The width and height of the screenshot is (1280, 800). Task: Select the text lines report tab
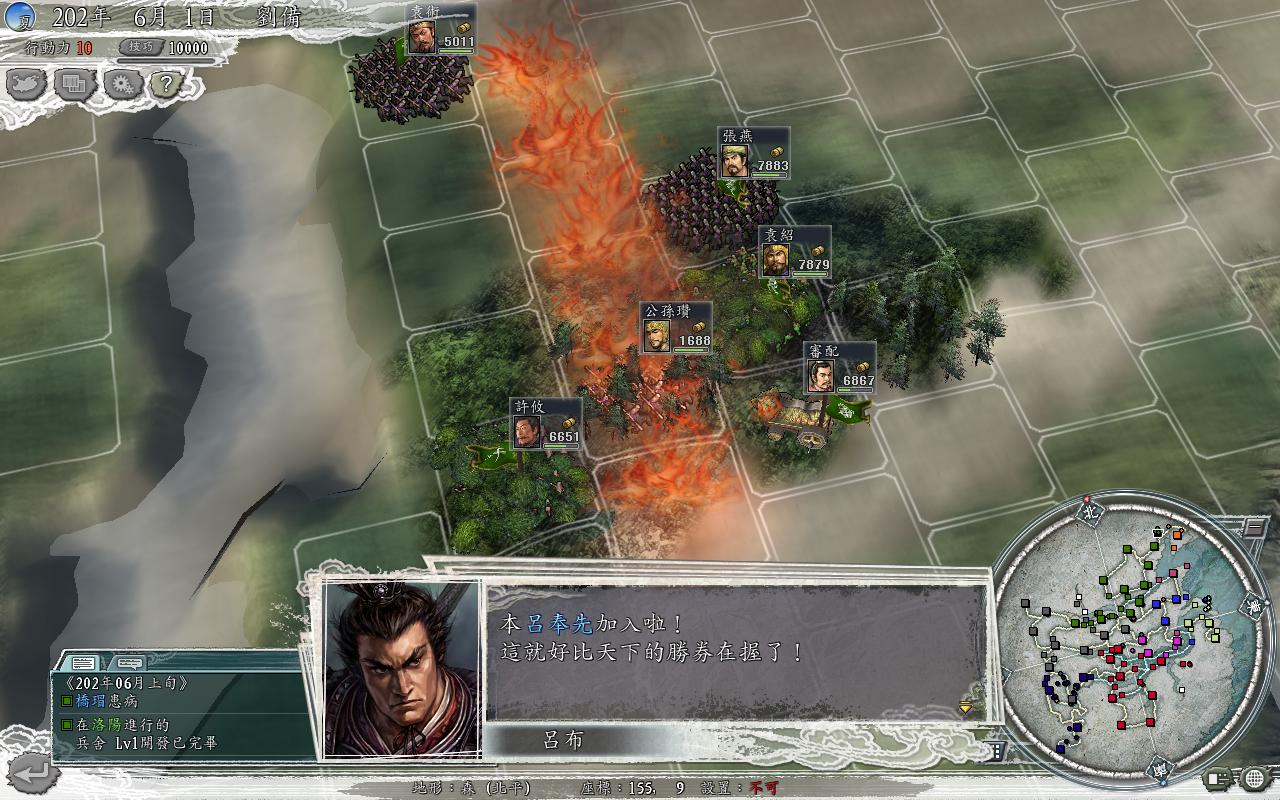click(x=84, y=662)
